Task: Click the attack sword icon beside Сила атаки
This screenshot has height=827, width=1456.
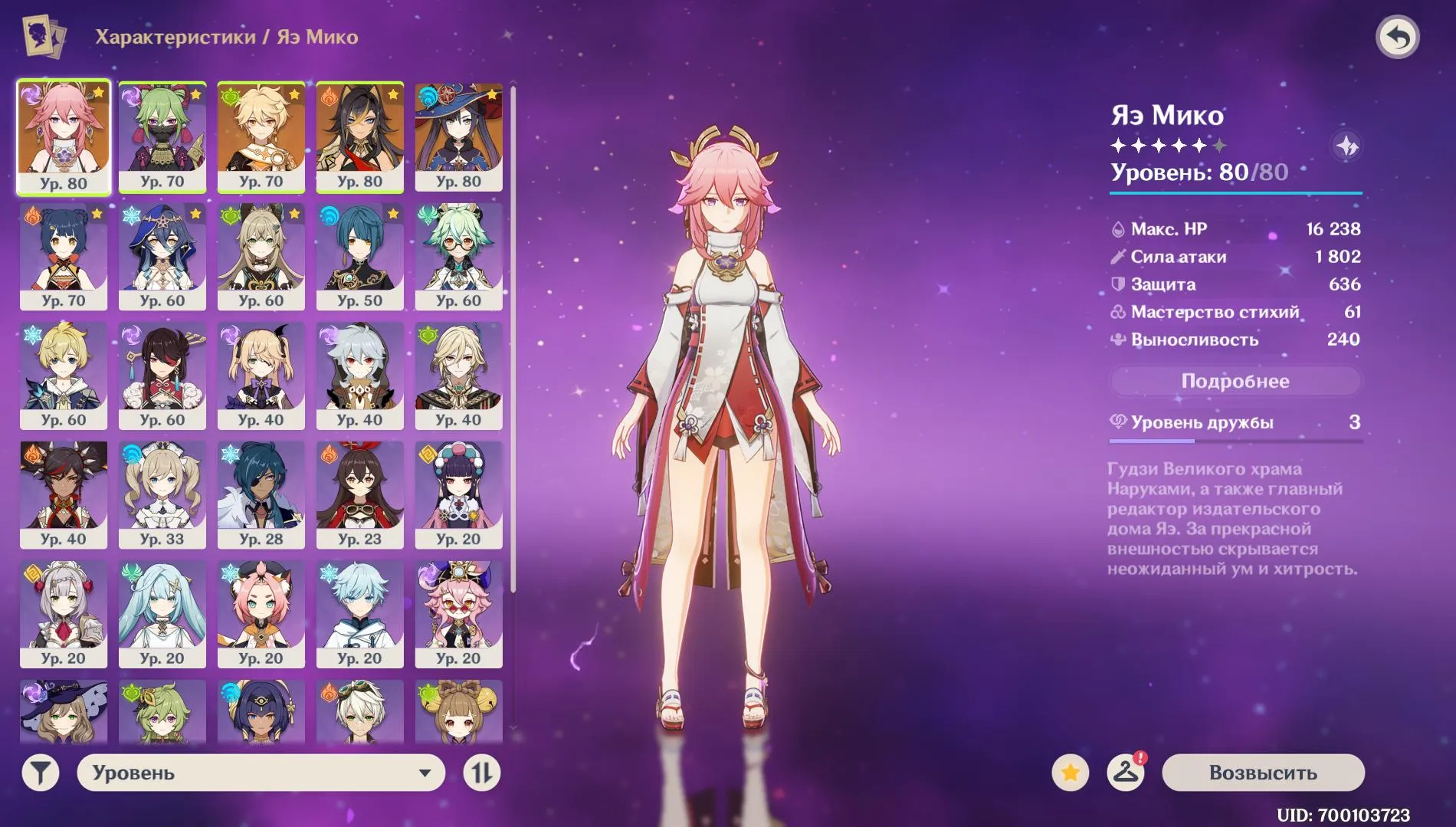Action: [x=1119, y=256]
